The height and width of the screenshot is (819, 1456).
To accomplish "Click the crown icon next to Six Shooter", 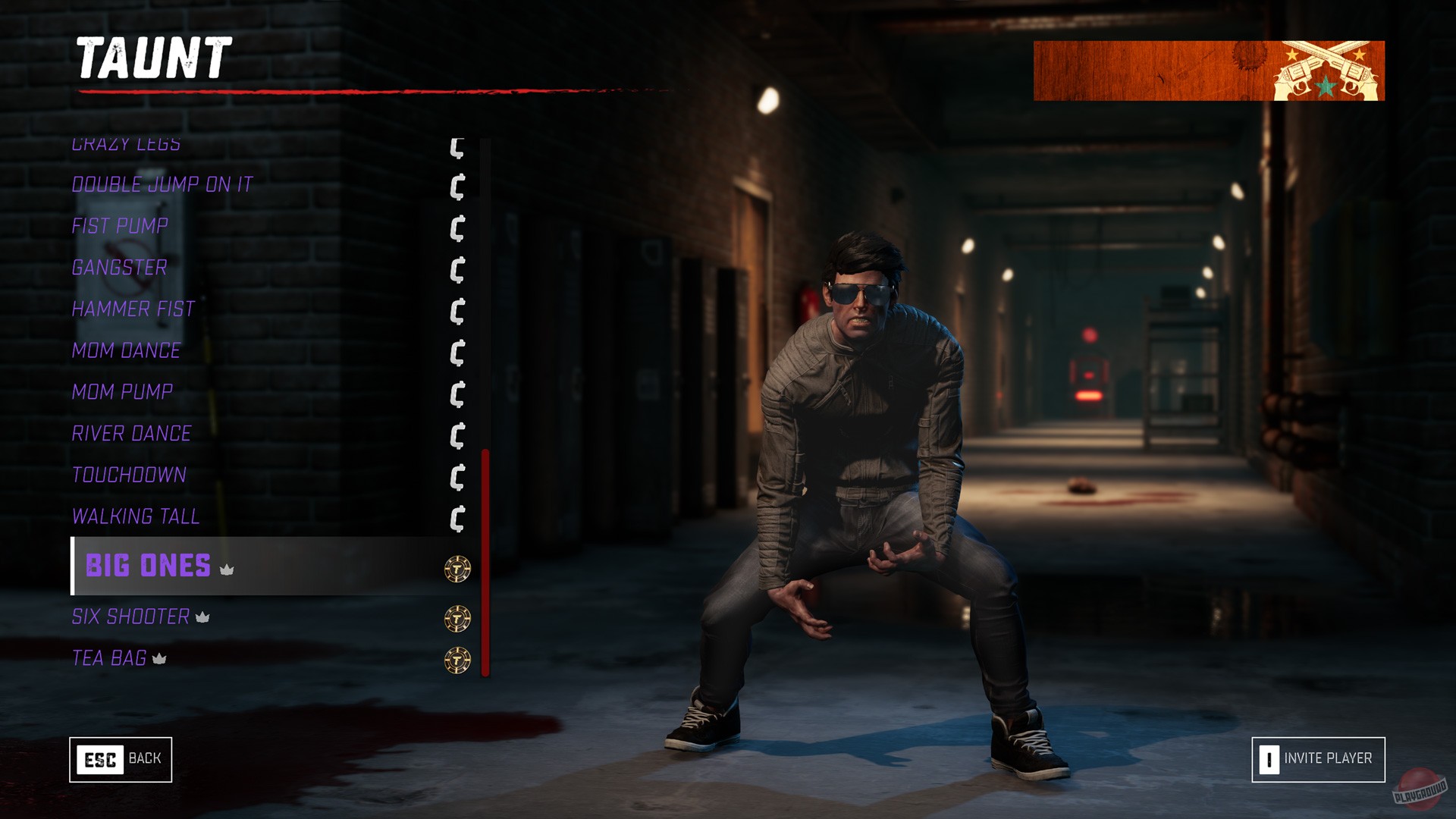I will 203,617.
